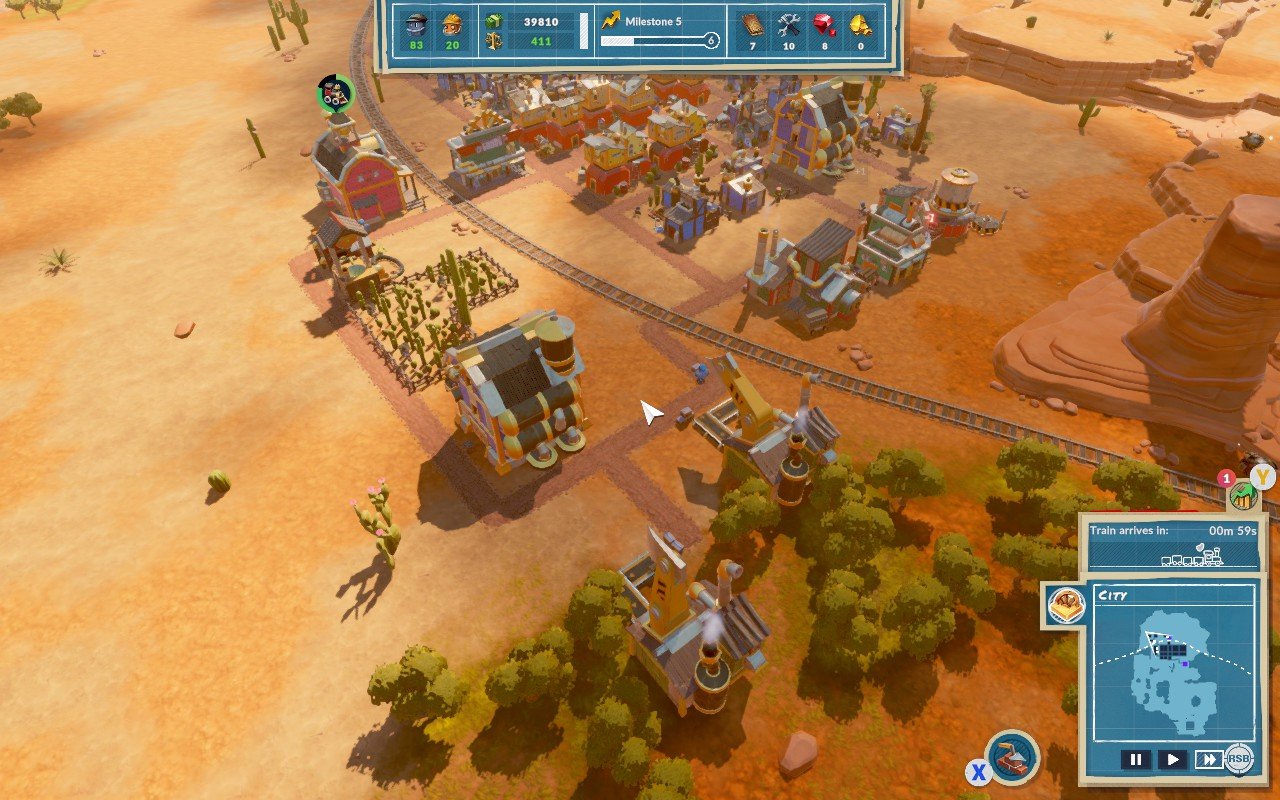Select the gold nugget resource
Screen dimensions: 1280x800
859,24
